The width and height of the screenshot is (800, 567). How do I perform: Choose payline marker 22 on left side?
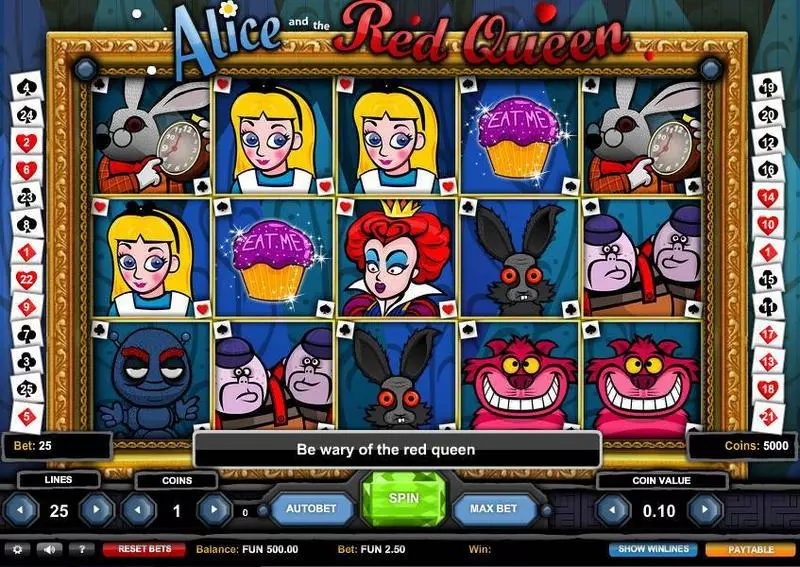(26, 276)
